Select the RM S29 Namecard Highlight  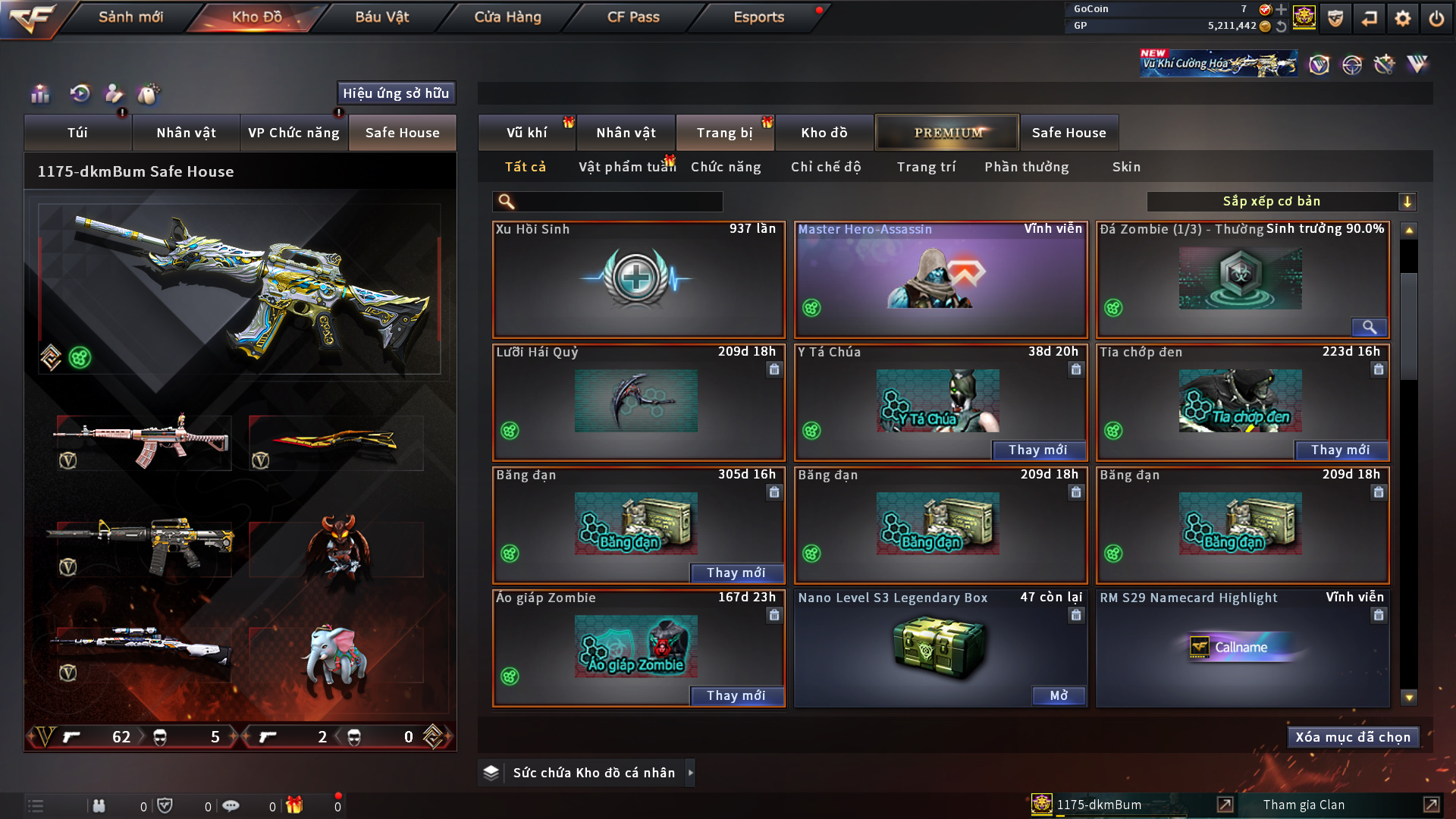click(x=1242, y=648)
